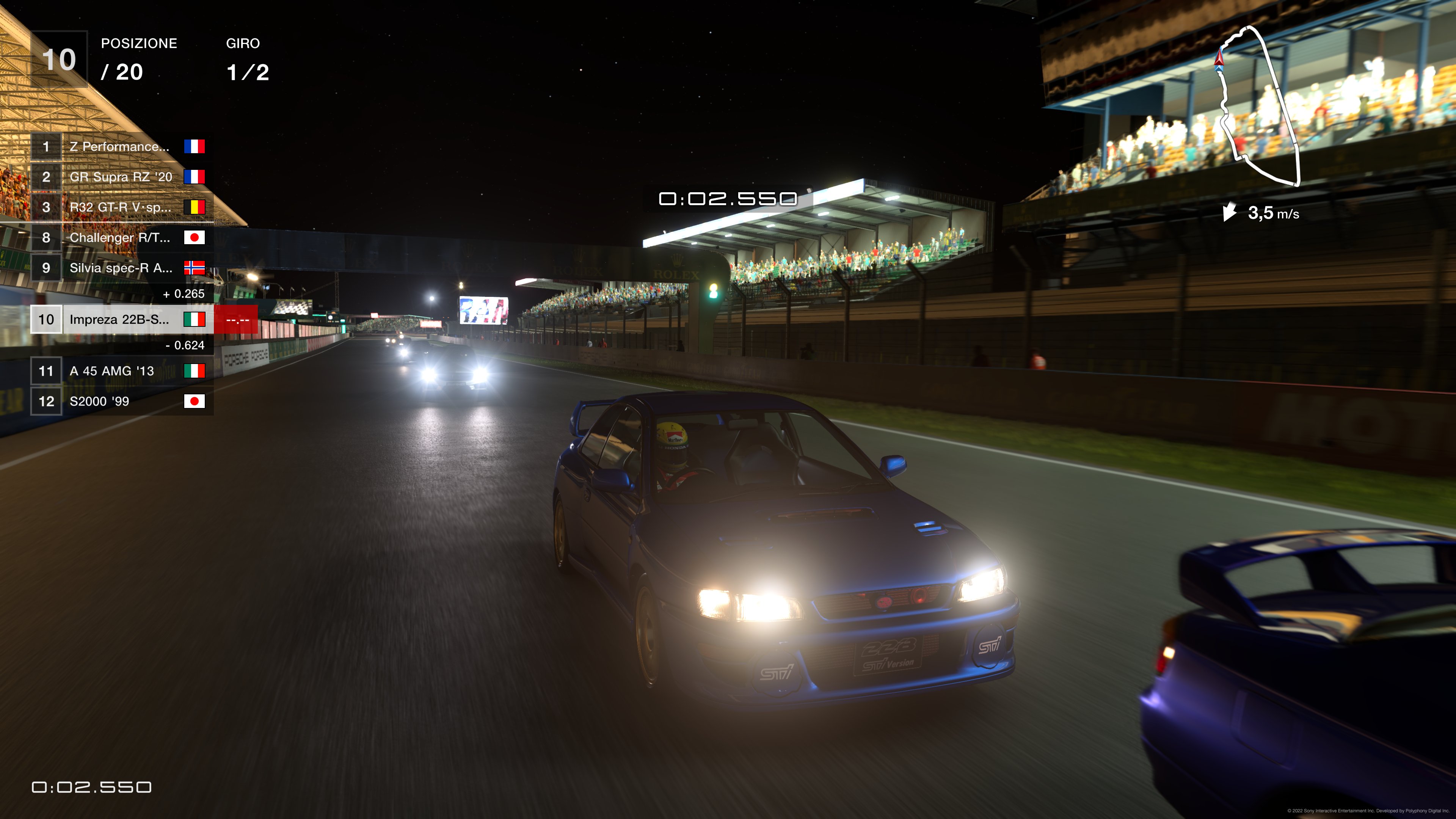
Task: Highlight the Impreza 22B player row
Action: (x=121, y=320)
